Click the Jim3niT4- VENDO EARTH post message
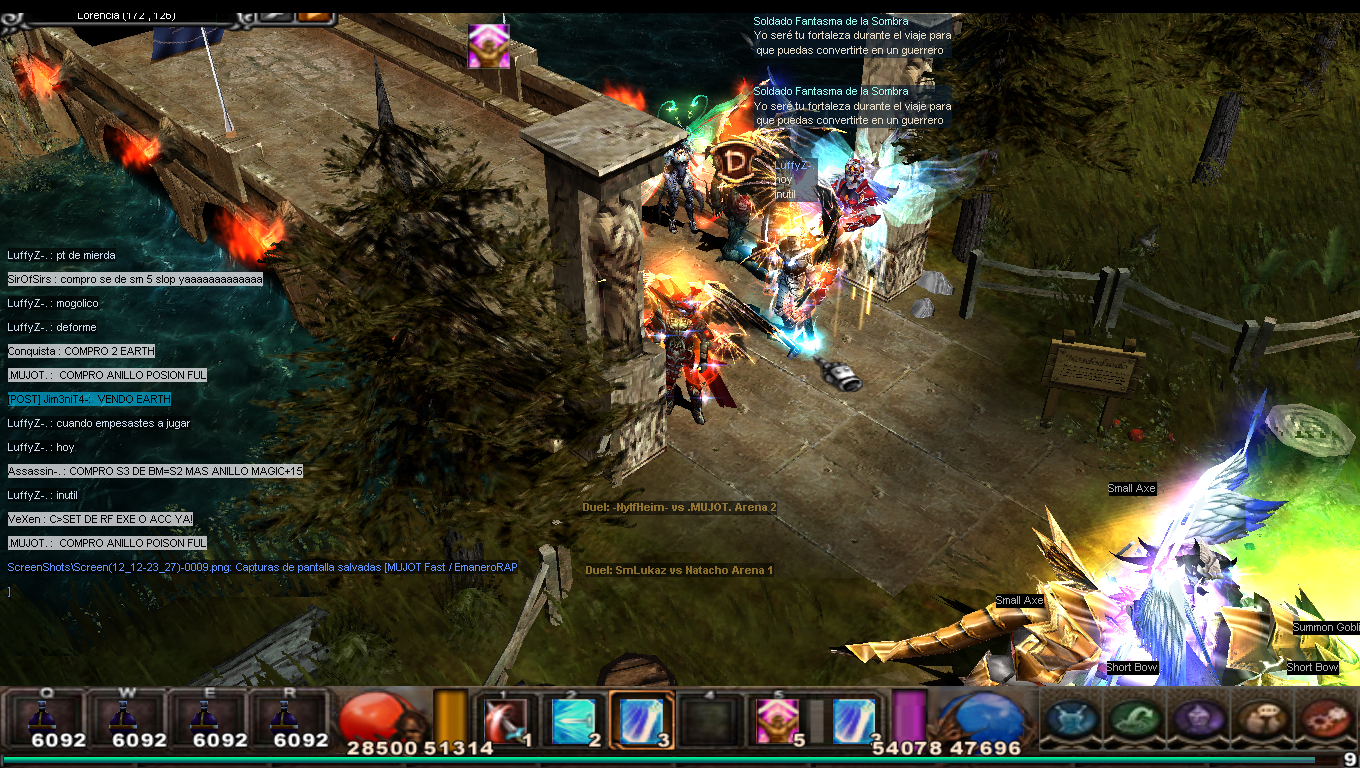1360x768 pixels. point(89,399)
